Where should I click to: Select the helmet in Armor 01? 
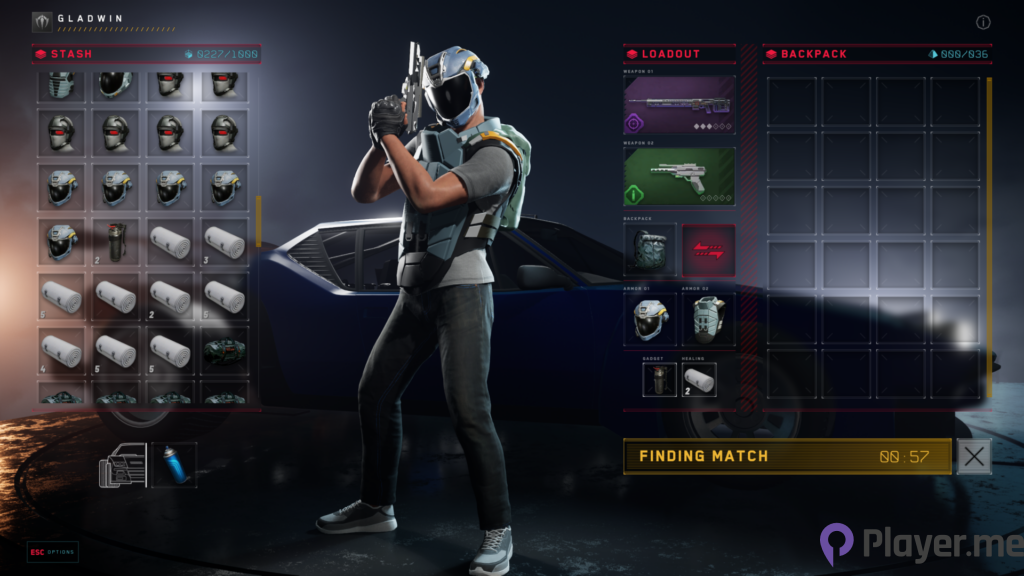tap(651, 320)
